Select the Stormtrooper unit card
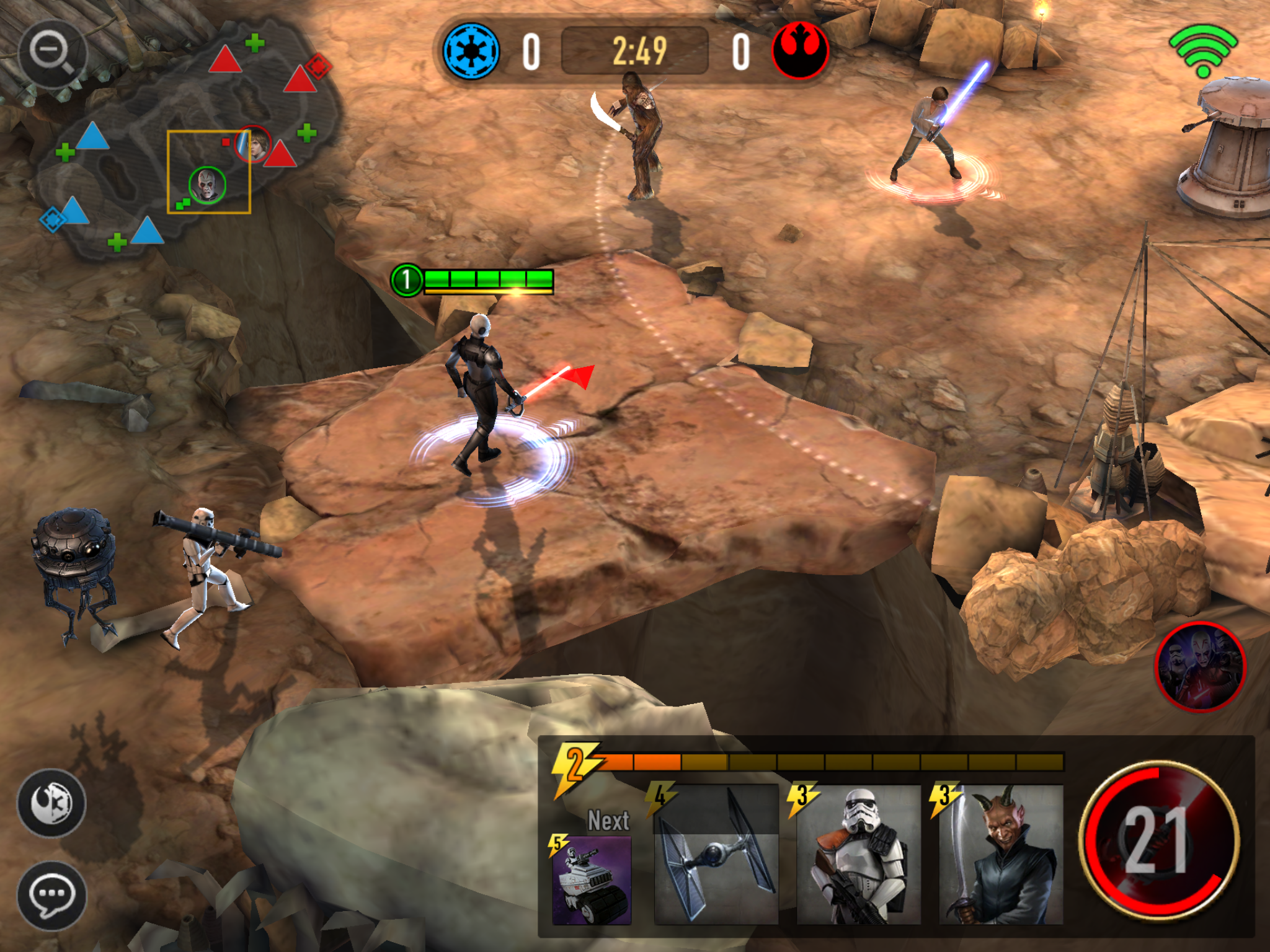 (858, 855)
